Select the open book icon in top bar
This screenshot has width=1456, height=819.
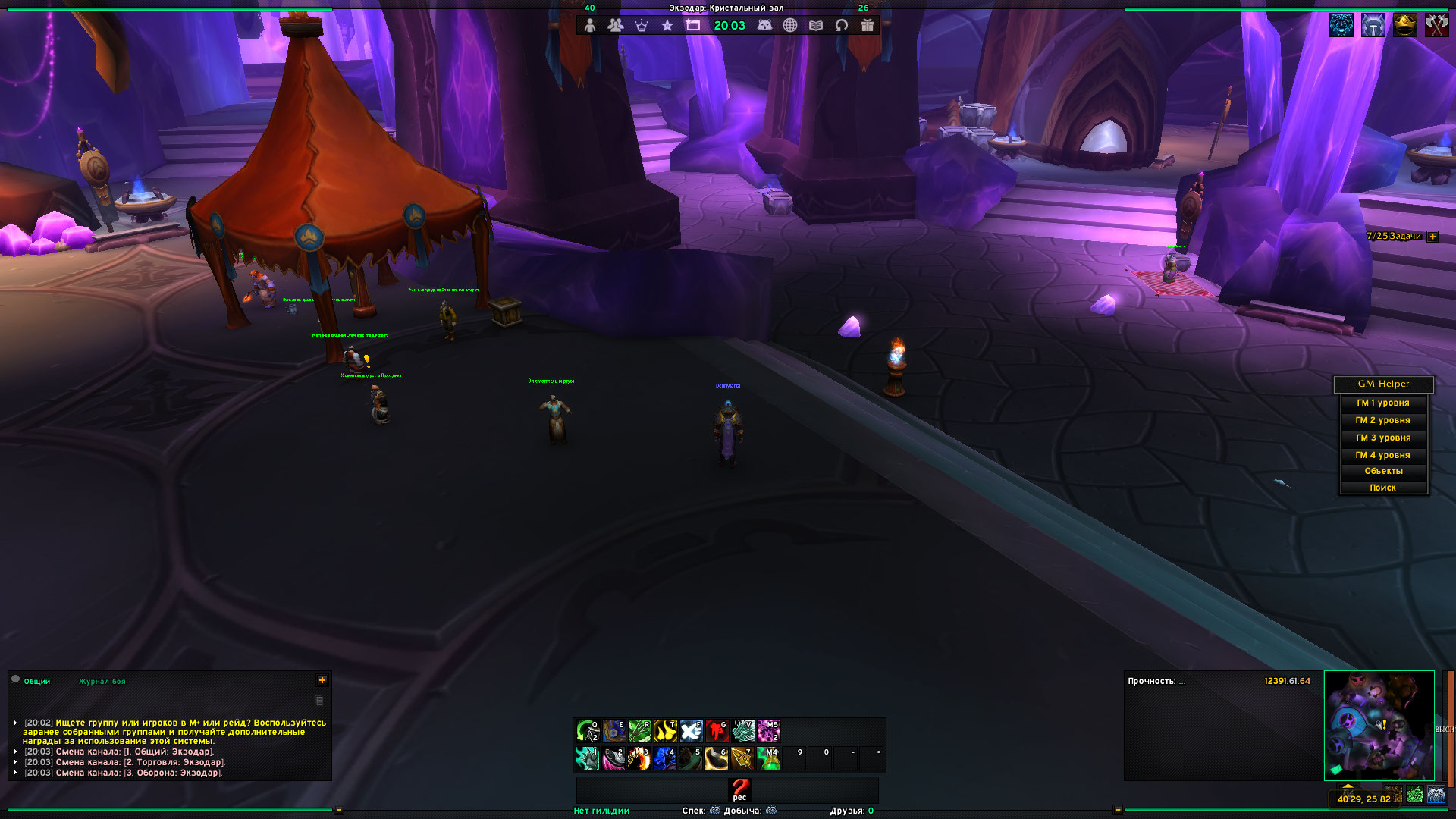tap(816, 26)
